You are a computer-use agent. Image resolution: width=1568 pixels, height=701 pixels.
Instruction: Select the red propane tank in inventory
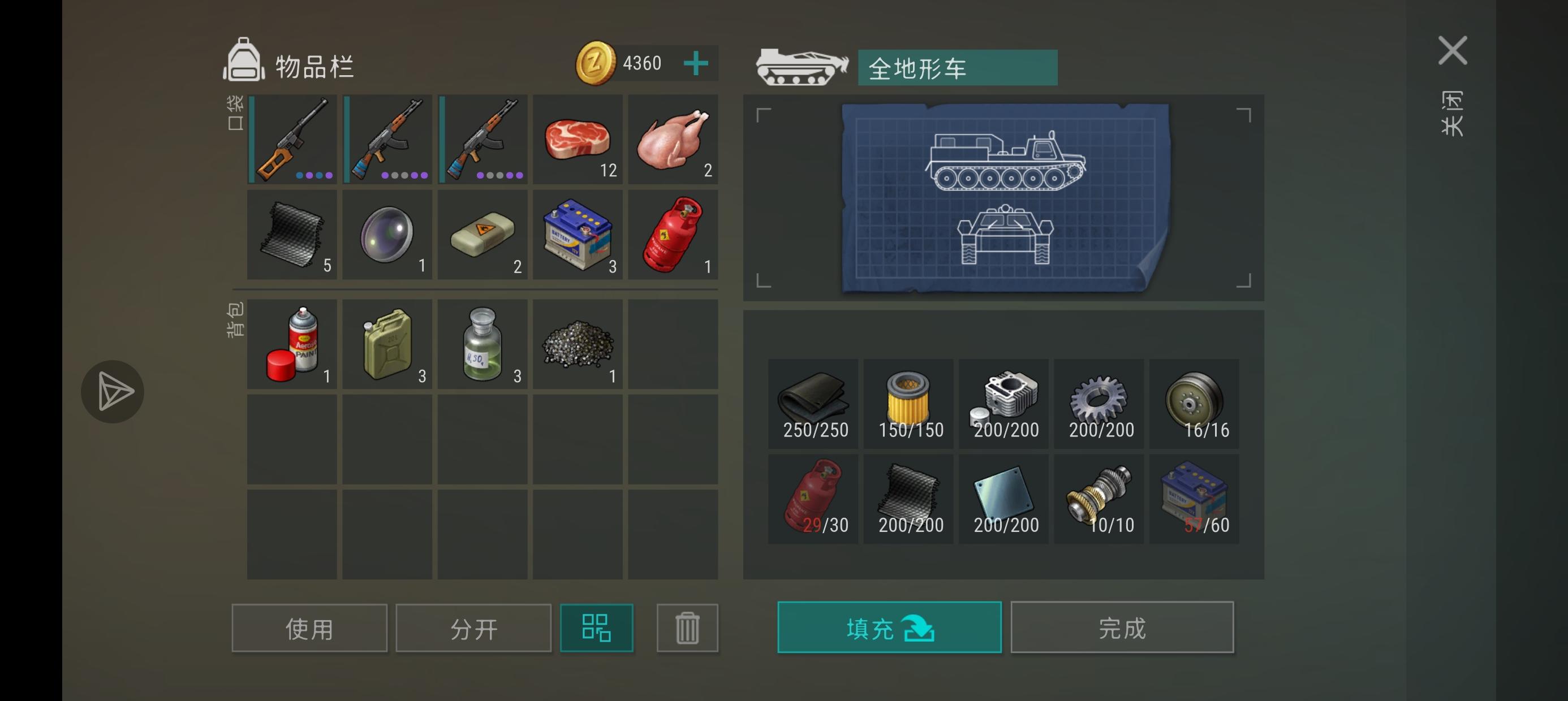click(x=673, y=234)
